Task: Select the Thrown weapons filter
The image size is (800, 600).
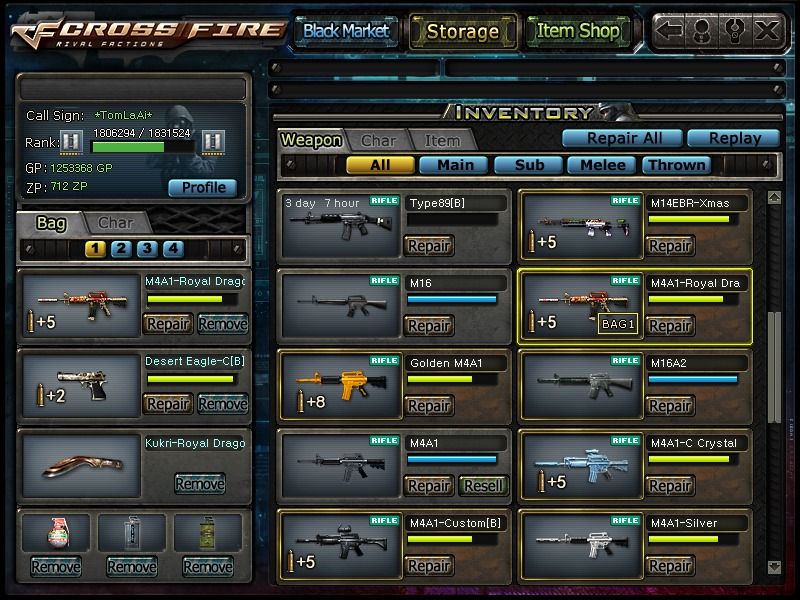Action: (x=677, y=165)
